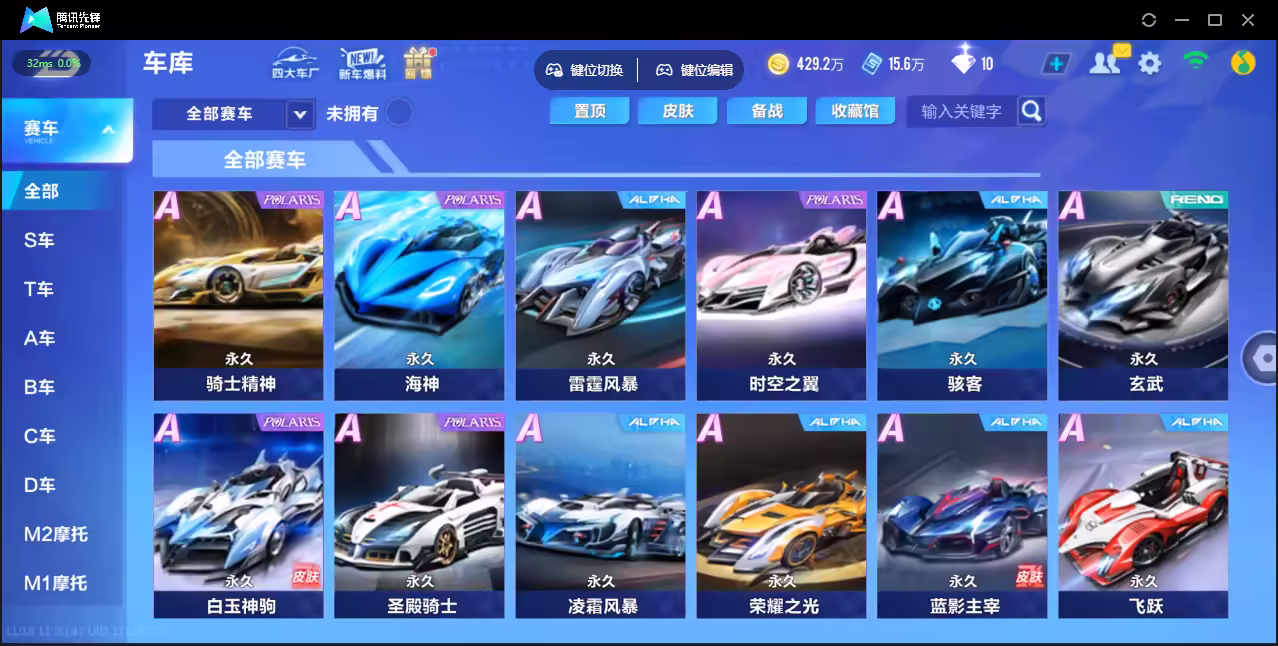
Task: Close the emulator window
Action: tap(1248, 20)
